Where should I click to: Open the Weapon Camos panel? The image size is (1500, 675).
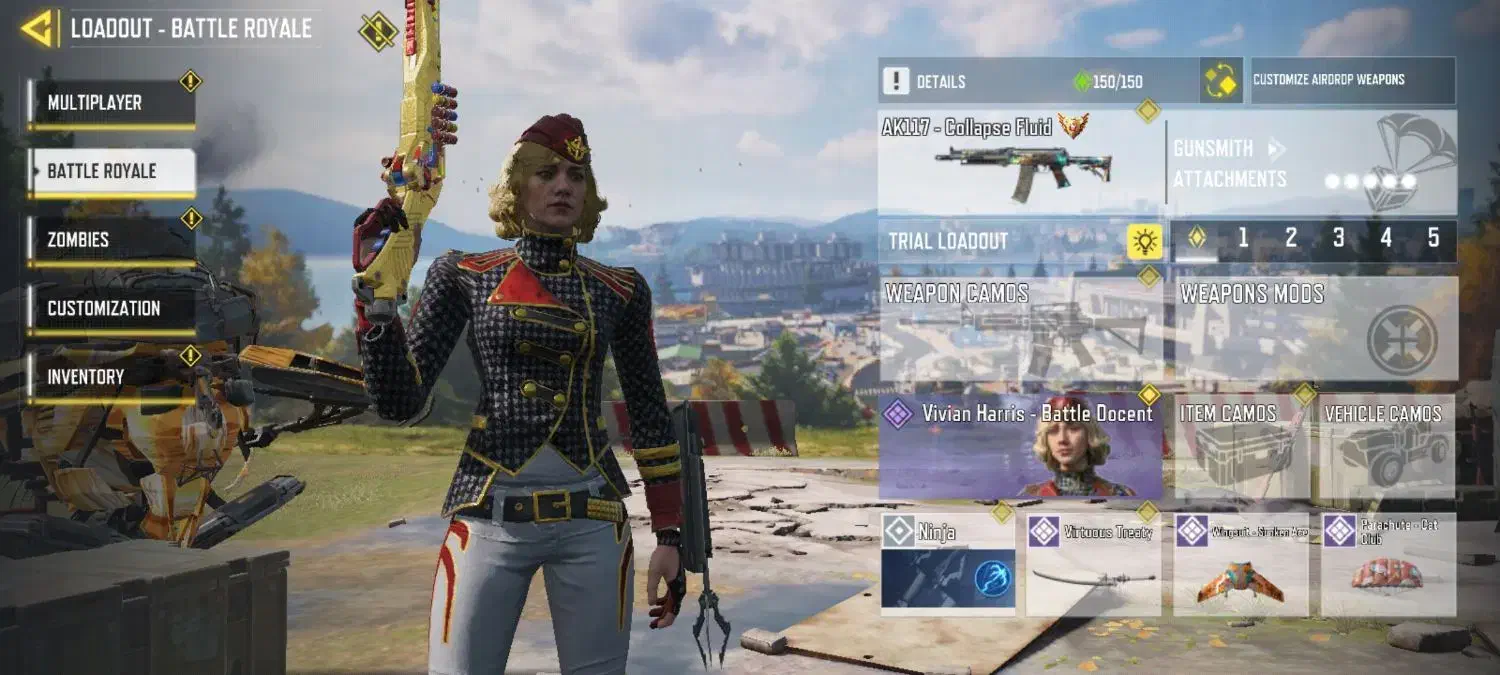click(x=1020, y=329)
